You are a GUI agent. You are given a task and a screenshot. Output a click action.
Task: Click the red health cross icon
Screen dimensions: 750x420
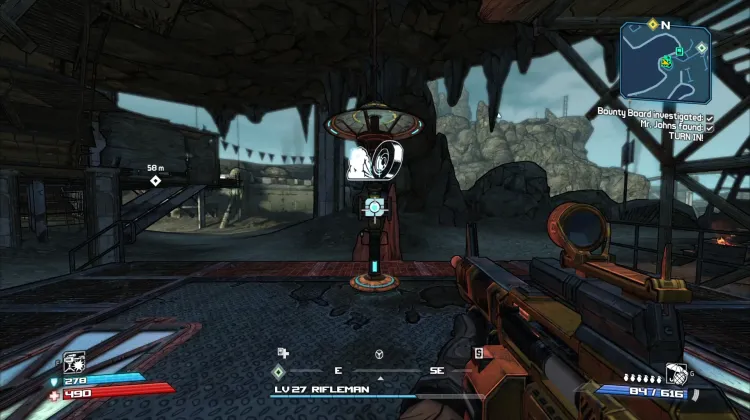(56, 393)
